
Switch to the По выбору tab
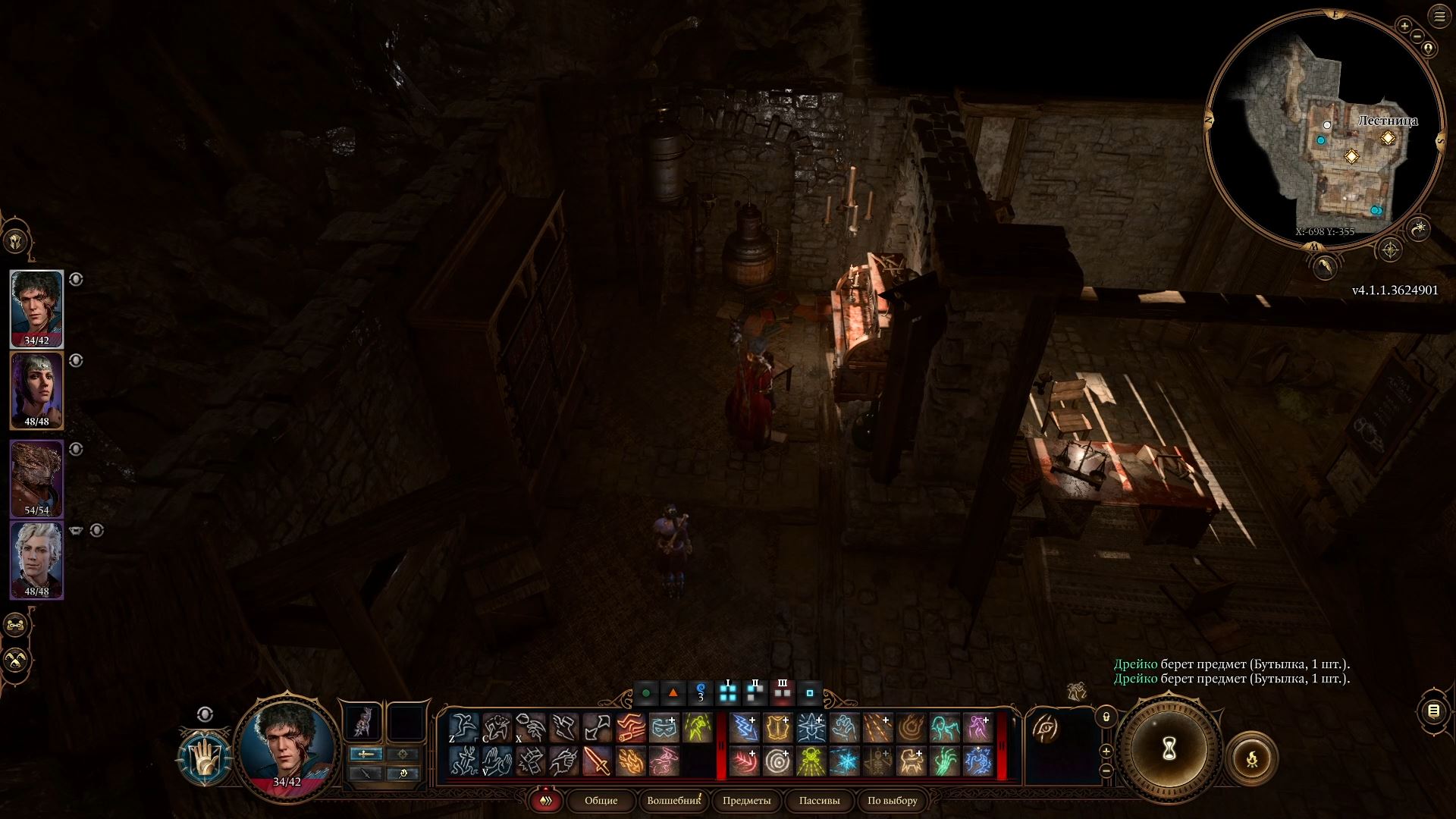[892, 800]
